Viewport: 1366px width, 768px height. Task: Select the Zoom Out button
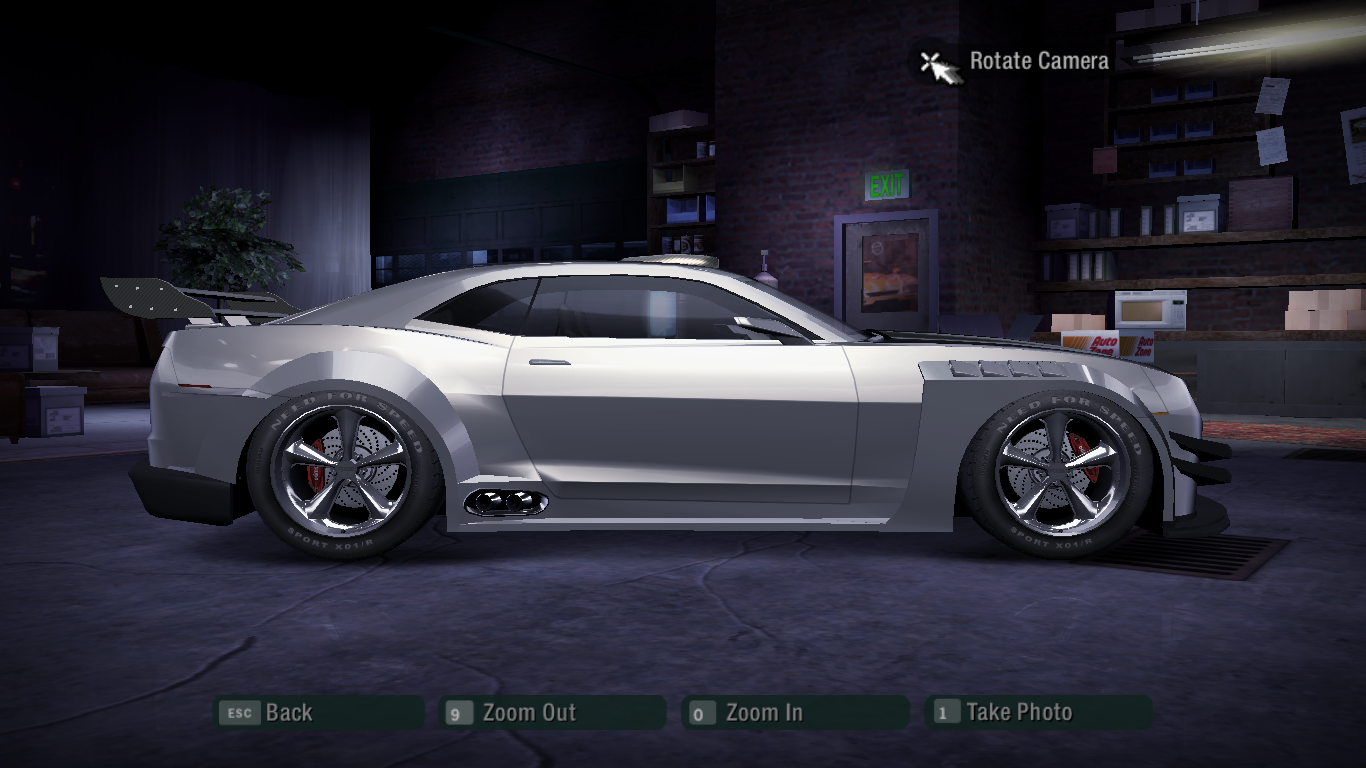pos(553,713)
